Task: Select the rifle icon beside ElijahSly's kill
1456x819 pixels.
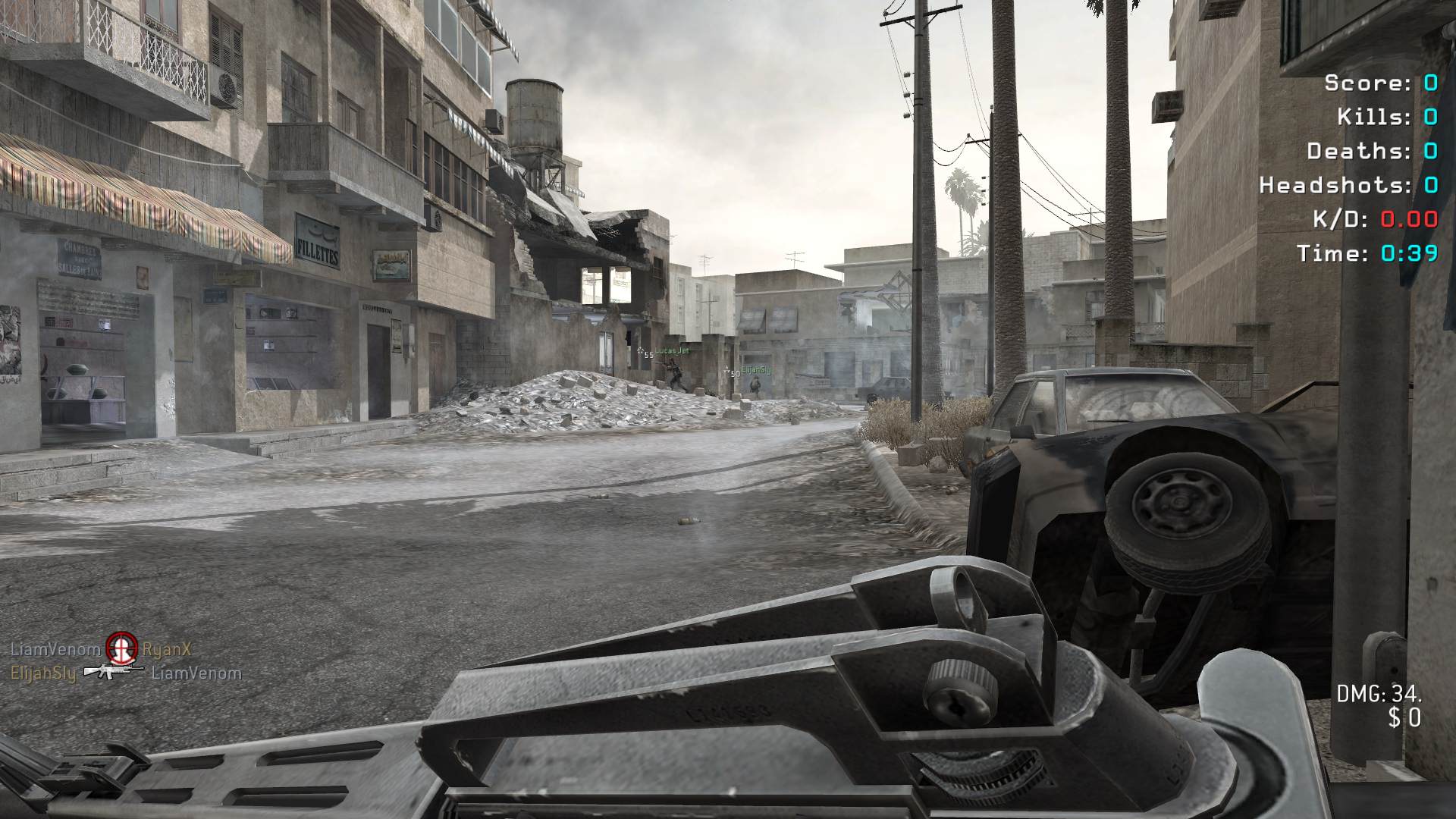Action: click(x=114, y=671)
